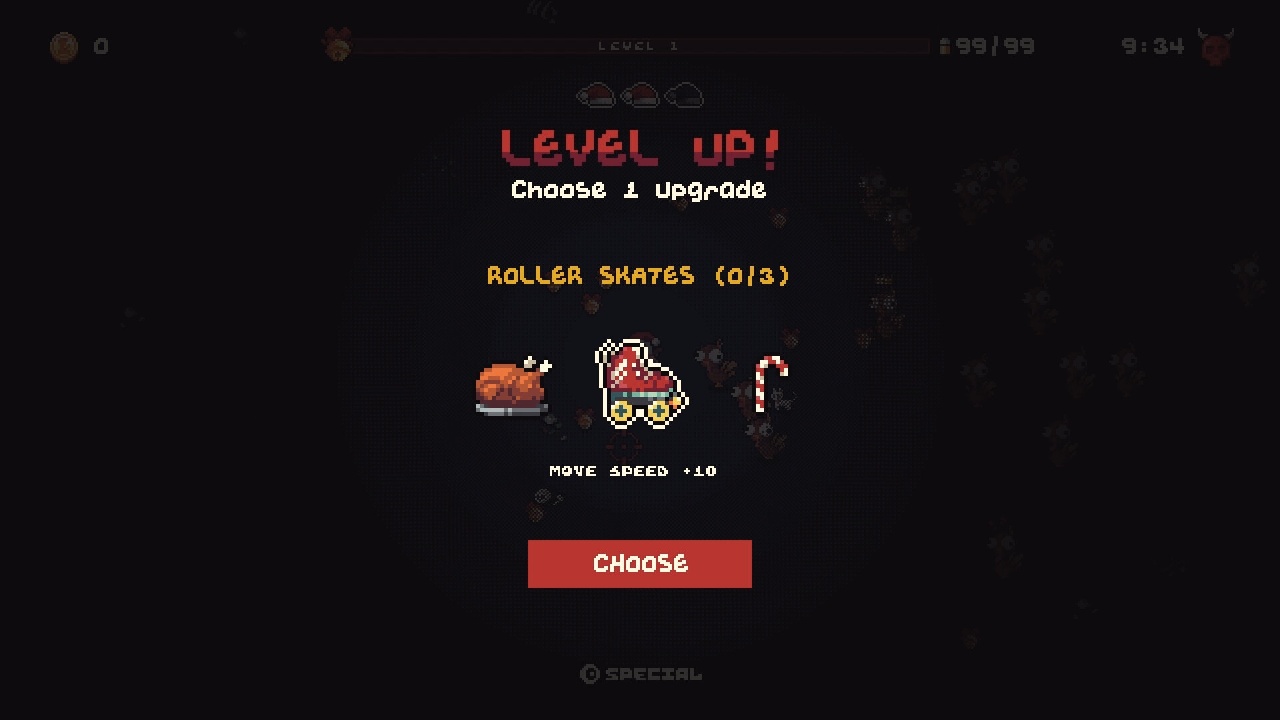
Task: Click the devil head icon near the timer
Action: pos(1215,44)
